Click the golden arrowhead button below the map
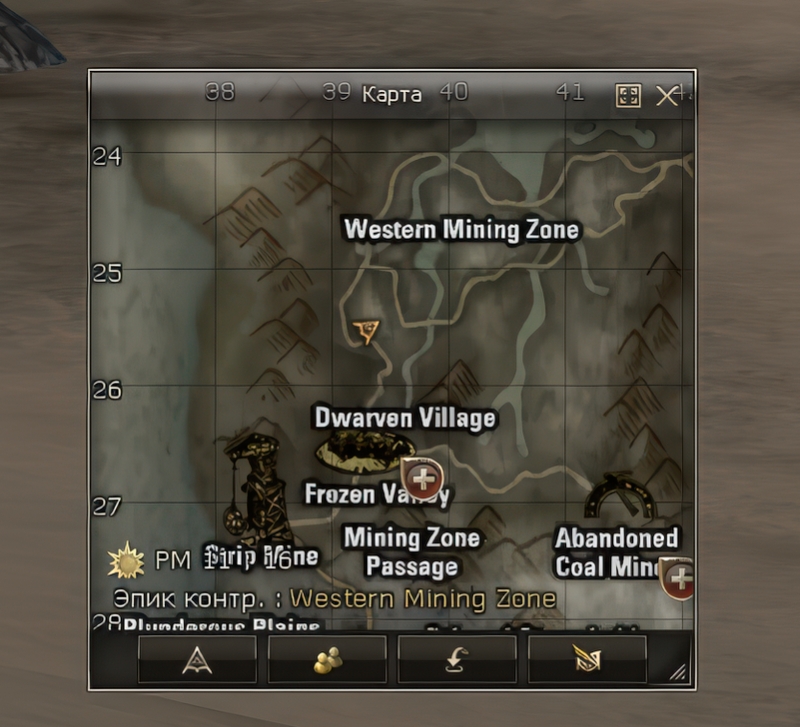The image size is (800, 727). pyautogui.click(x=587, y=659)
